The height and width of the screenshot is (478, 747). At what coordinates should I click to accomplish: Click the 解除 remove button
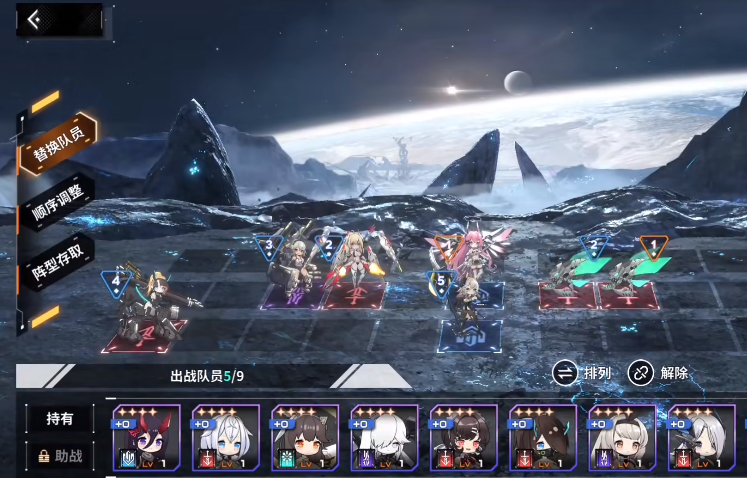(659, 373)
